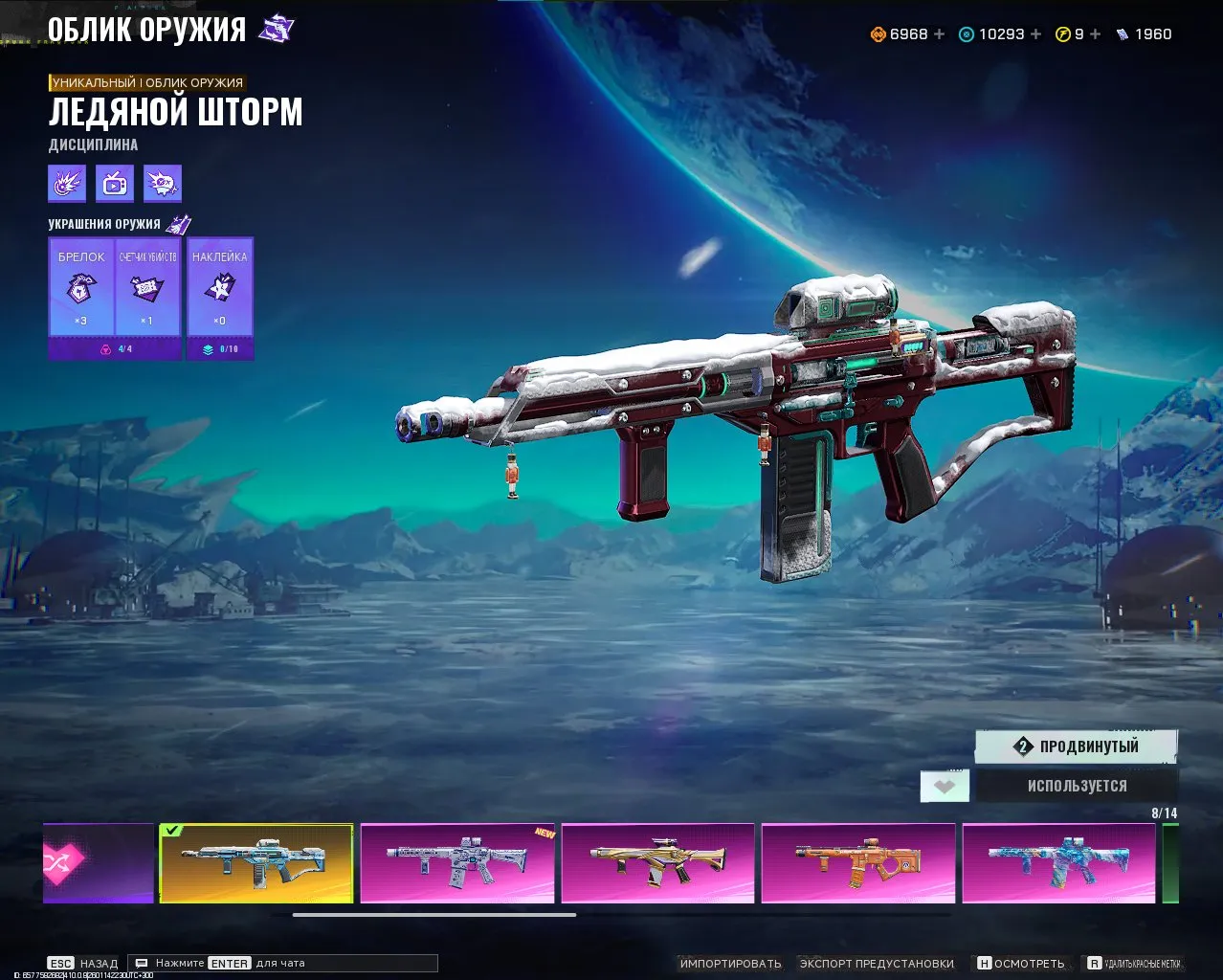1223x980 pixels.
Task: Add more orange currency with plus
Action: (939, 34)
